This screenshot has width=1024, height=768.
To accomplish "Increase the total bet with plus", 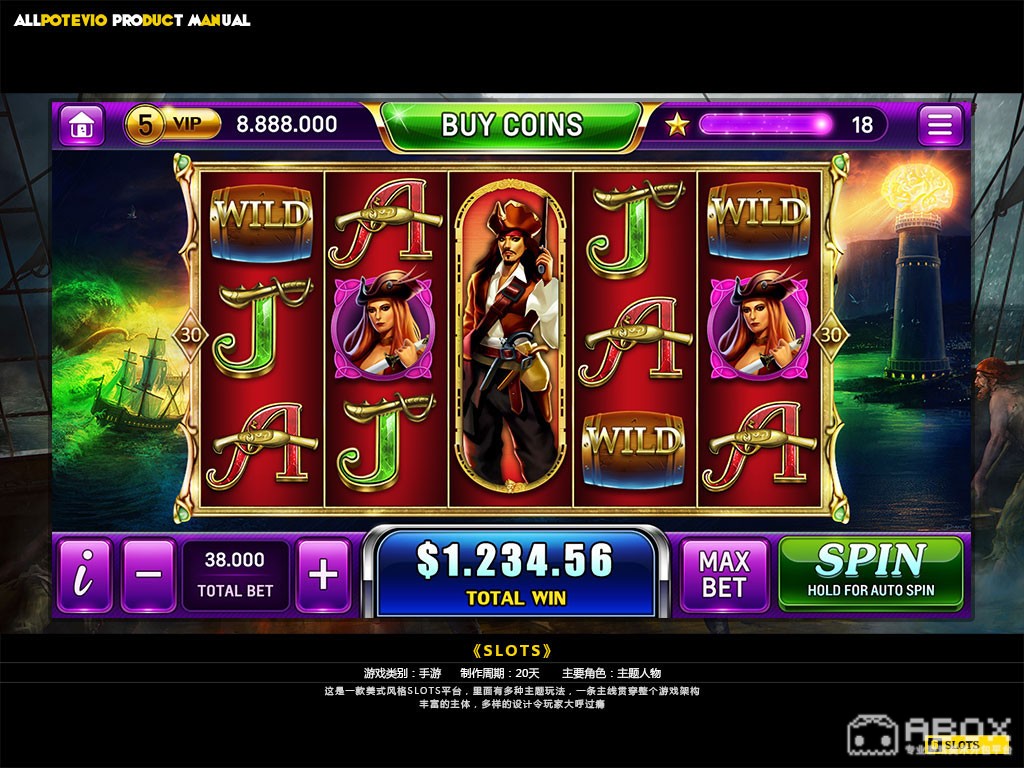I will (323, 575).
